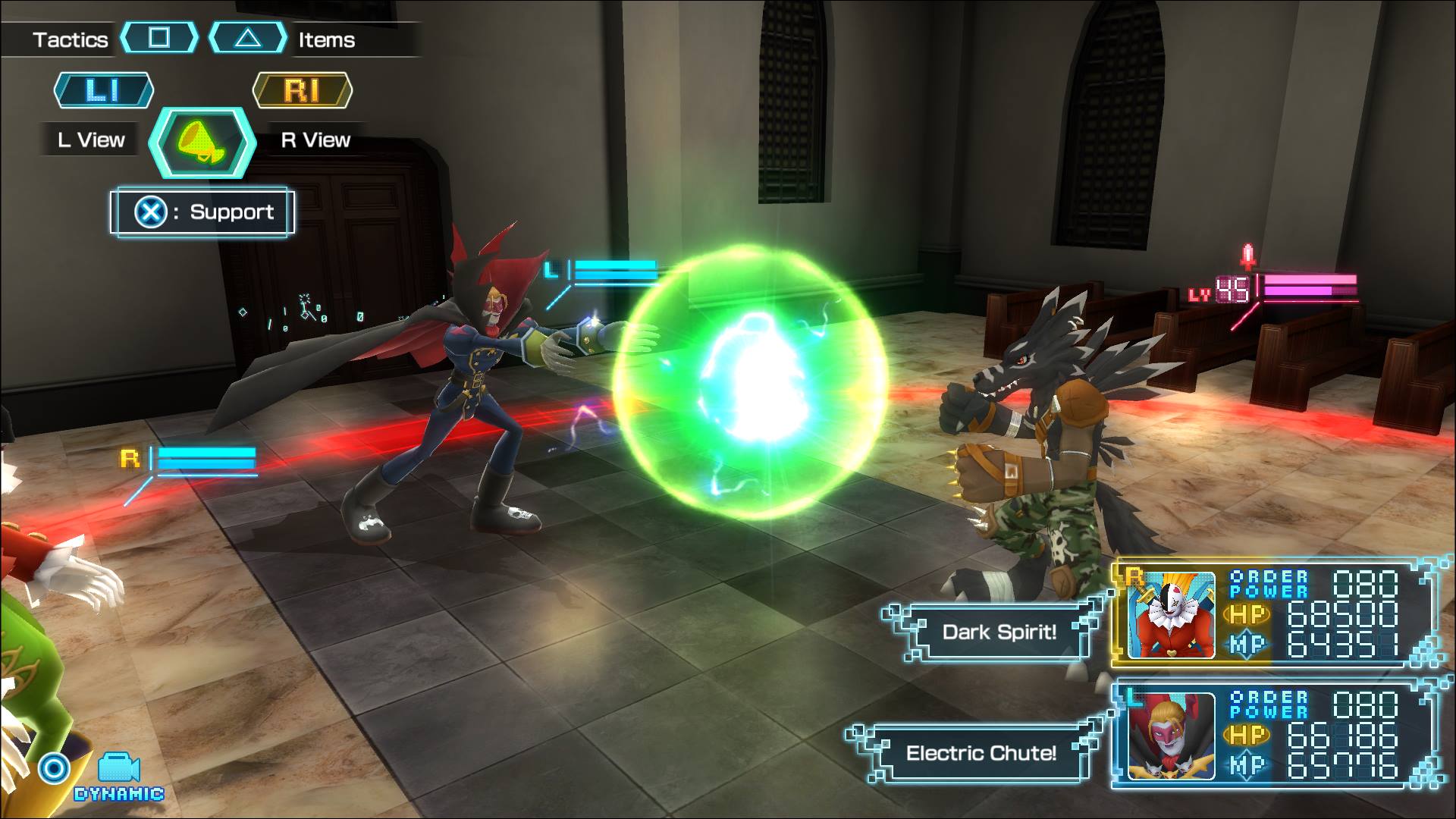Activate the megaphone cheer icon
Viewport: 1456px width, 819px height.
pyautogui.click(x=202, y=143)
